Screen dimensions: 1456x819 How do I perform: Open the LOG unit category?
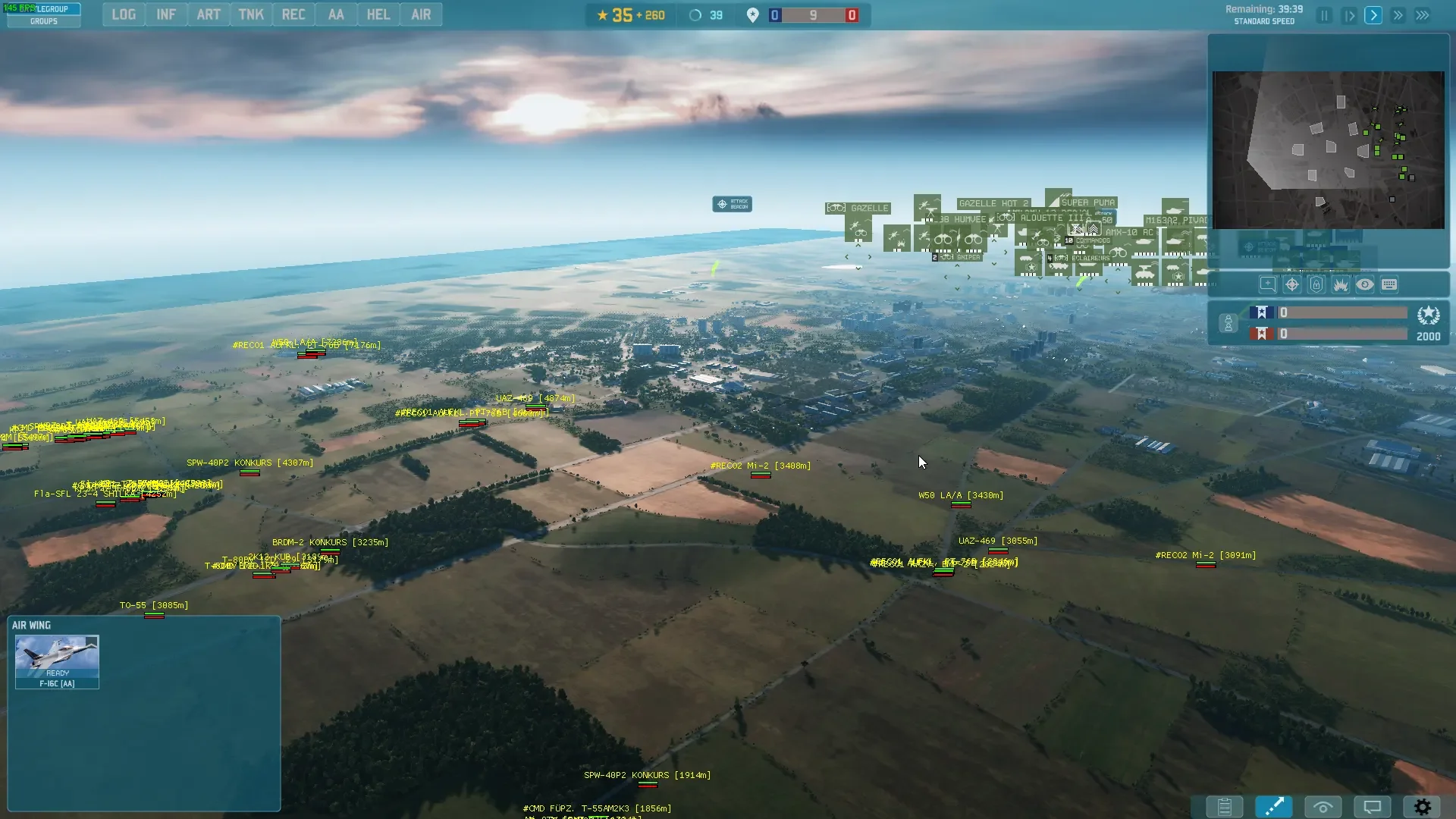pyautogui.click(x=124, y=14)
